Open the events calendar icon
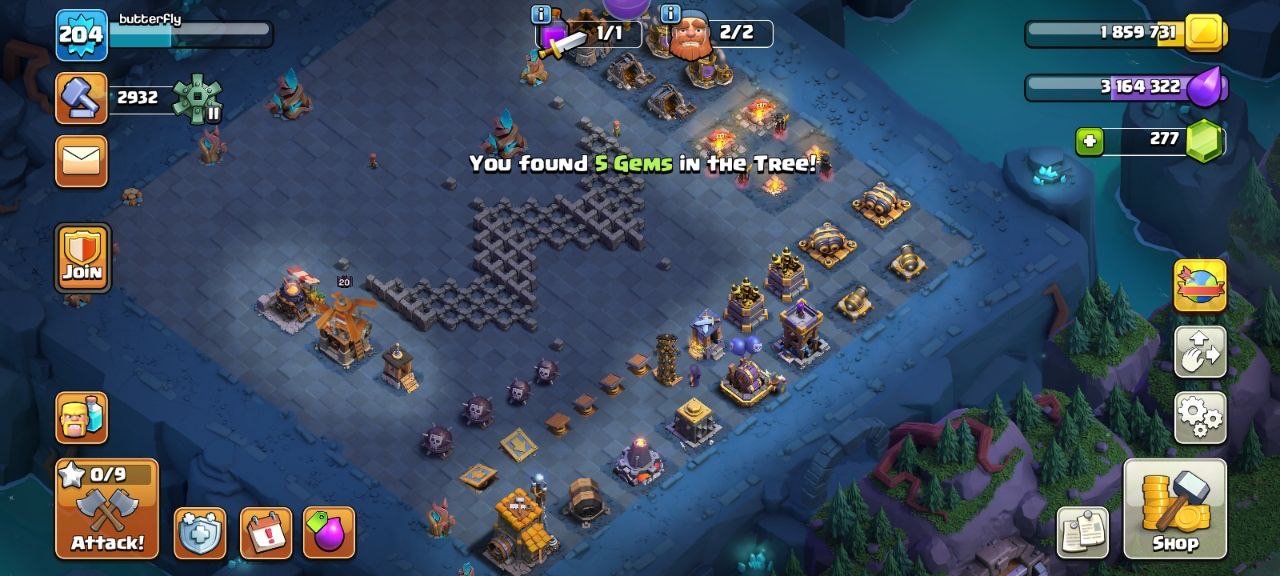 click(266, 532)
